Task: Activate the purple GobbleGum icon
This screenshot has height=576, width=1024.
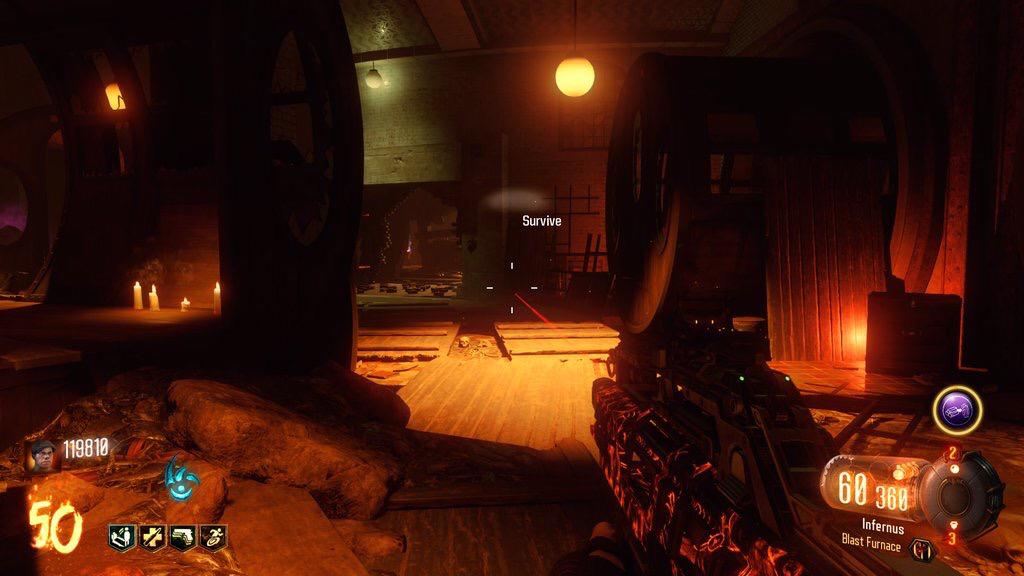Action: (x=957, y=410)
